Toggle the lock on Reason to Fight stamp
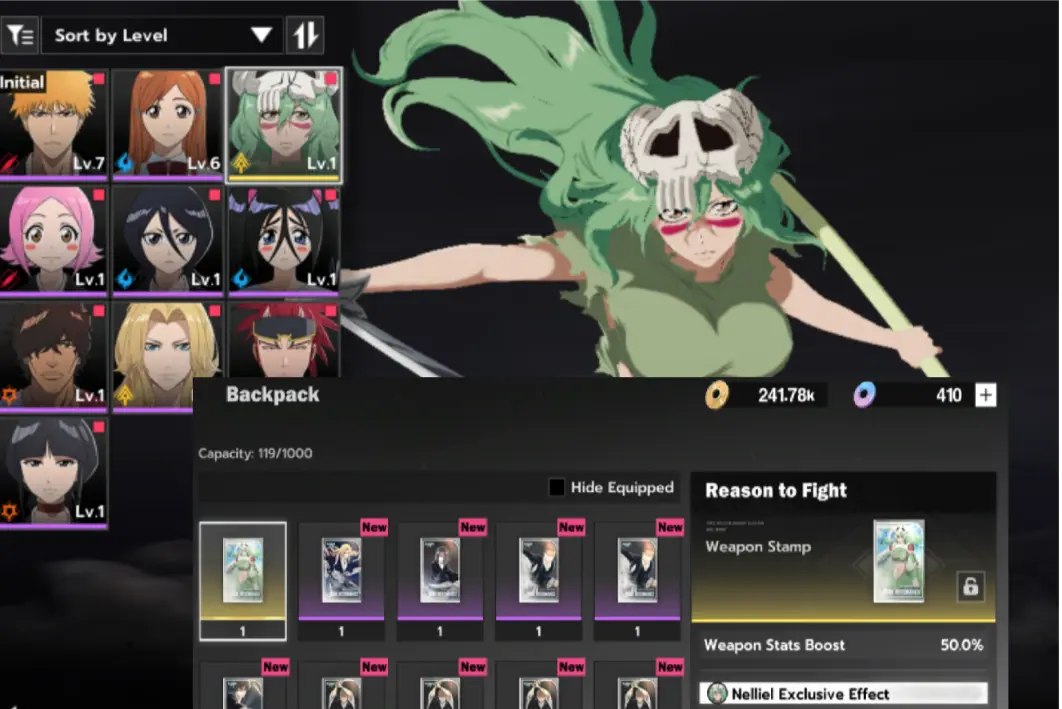 (x=968, y=586)
